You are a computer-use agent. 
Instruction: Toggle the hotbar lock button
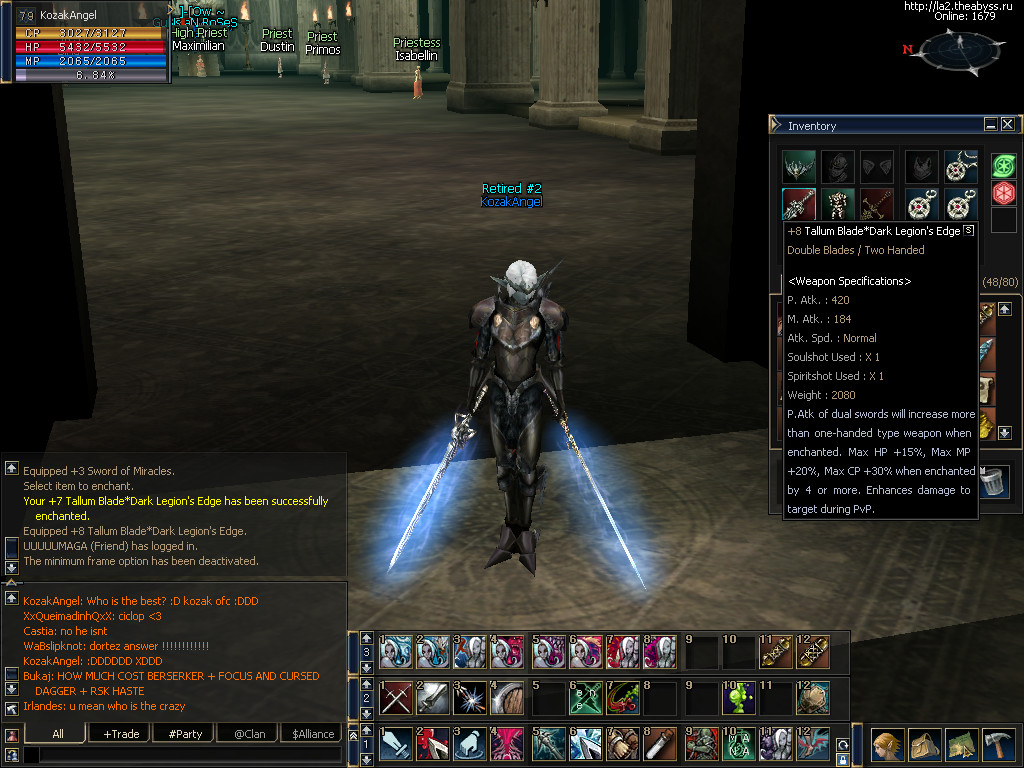point(843,758)
